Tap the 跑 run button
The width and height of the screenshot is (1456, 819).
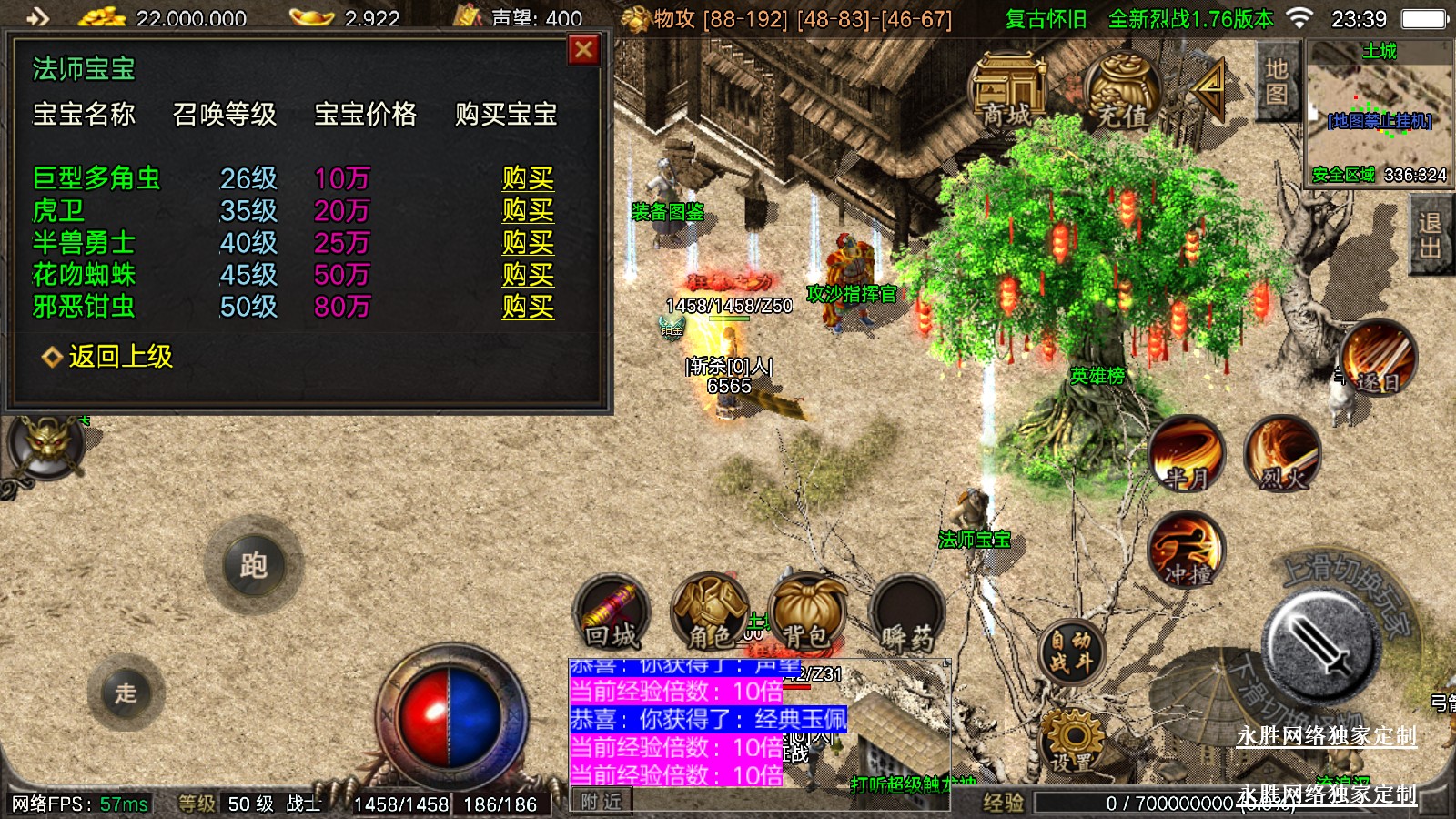click(x=253, y=566)
